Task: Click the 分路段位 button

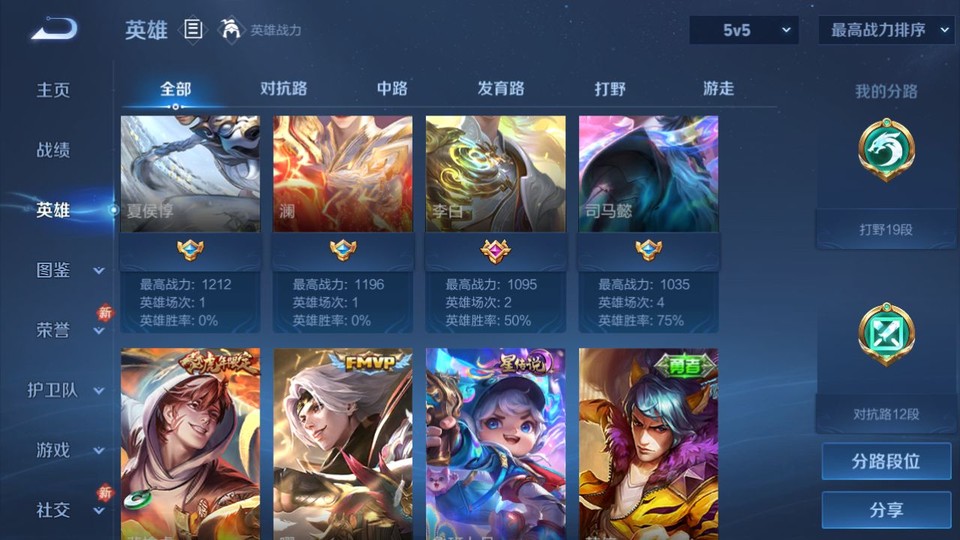Action: point(886,462)
